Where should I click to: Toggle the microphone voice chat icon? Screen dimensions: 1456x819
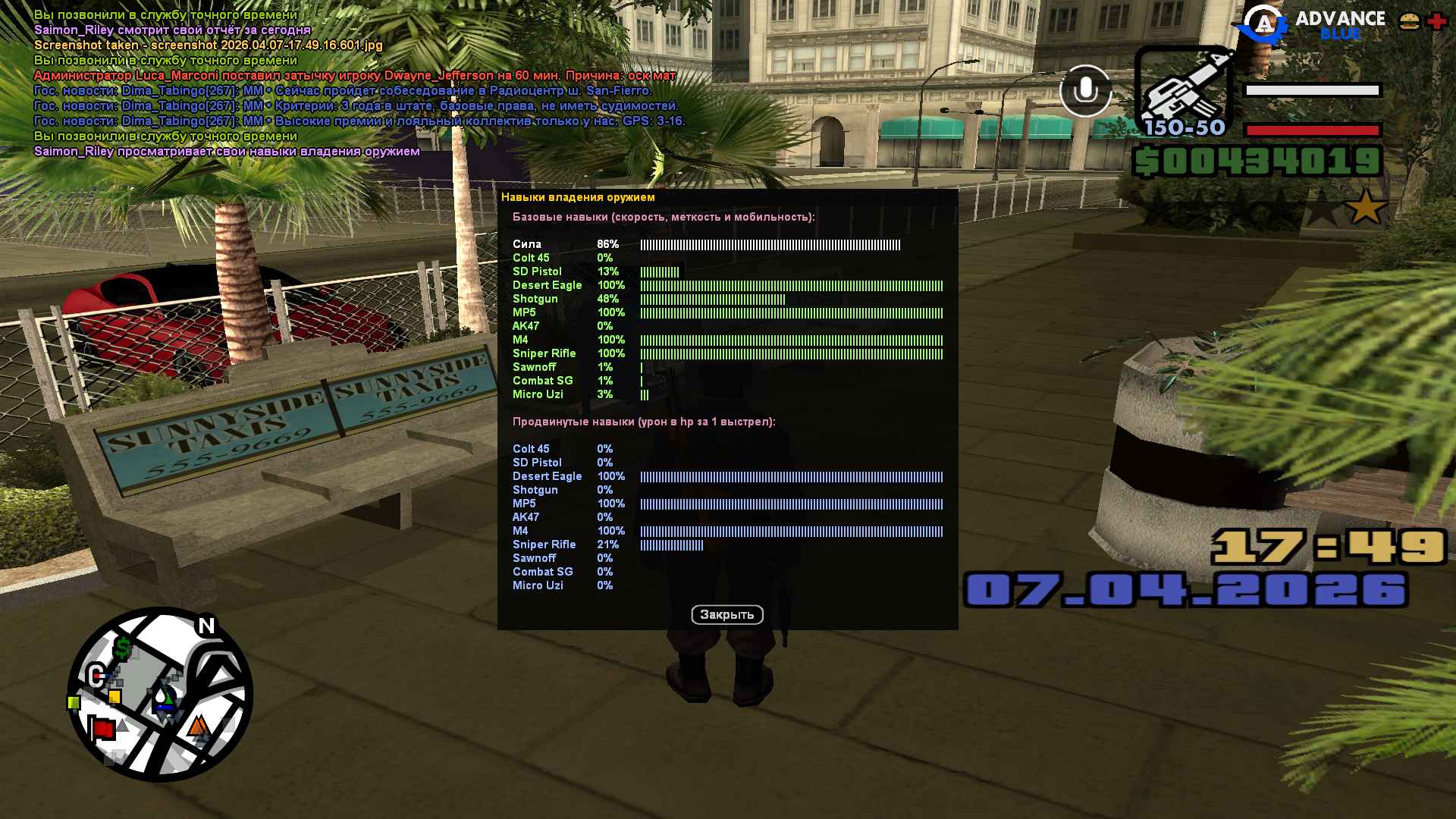pyautogui.click(x=1085, y=91)
